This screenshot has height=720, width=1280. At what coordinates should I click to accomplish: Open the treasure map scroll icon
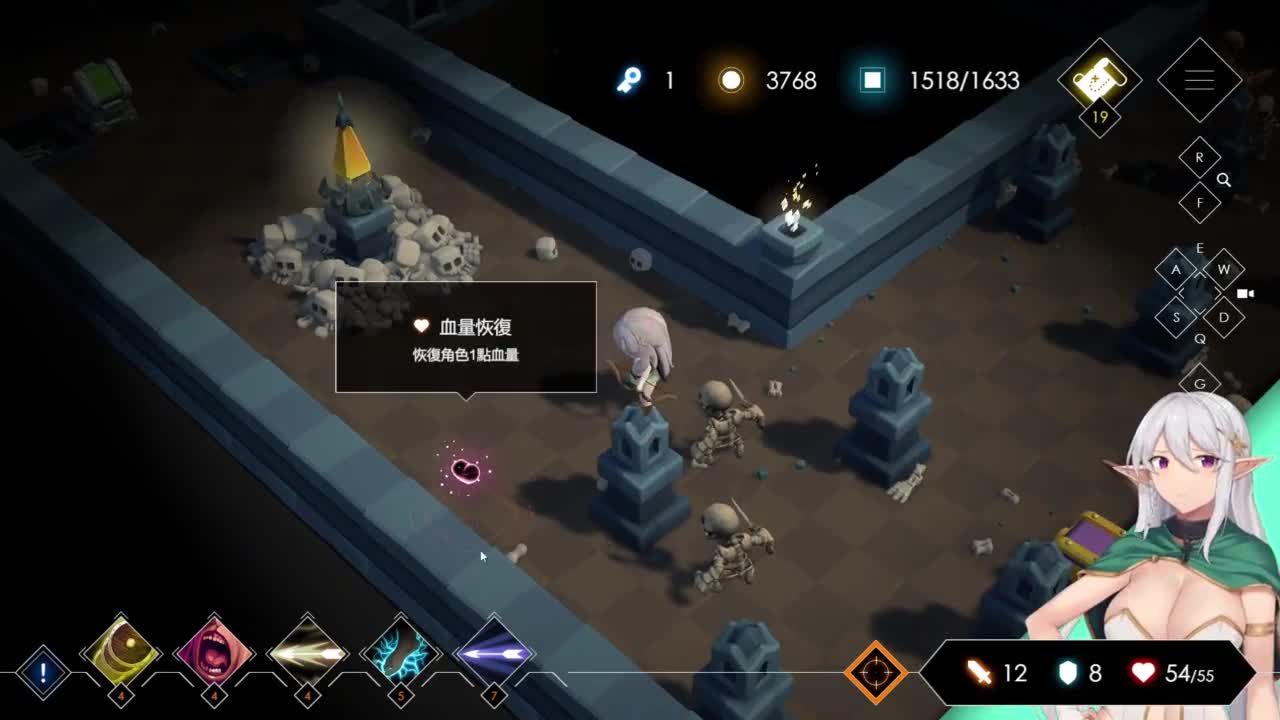click(x=1099, y=79)
